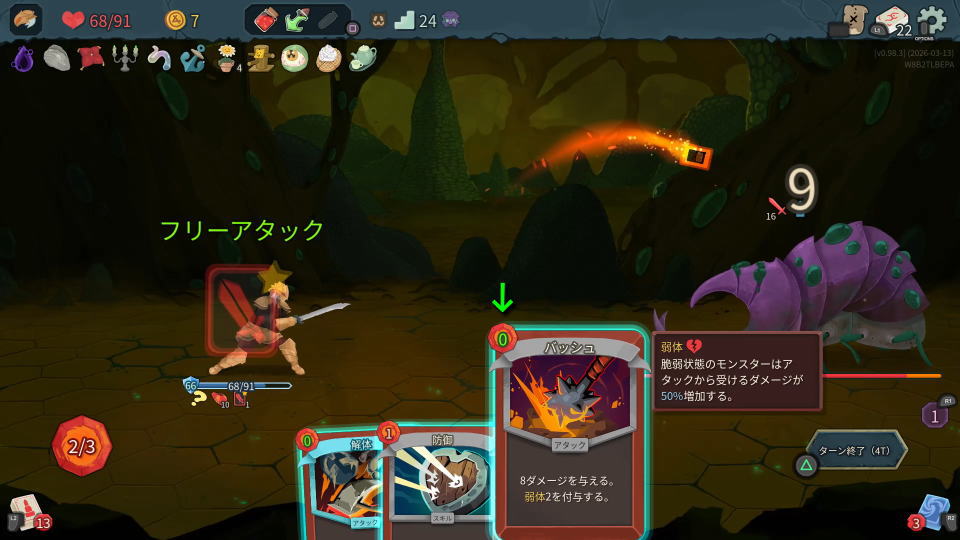Use the green flask potion
Screen dimensions: 960x540
(297, 20)
